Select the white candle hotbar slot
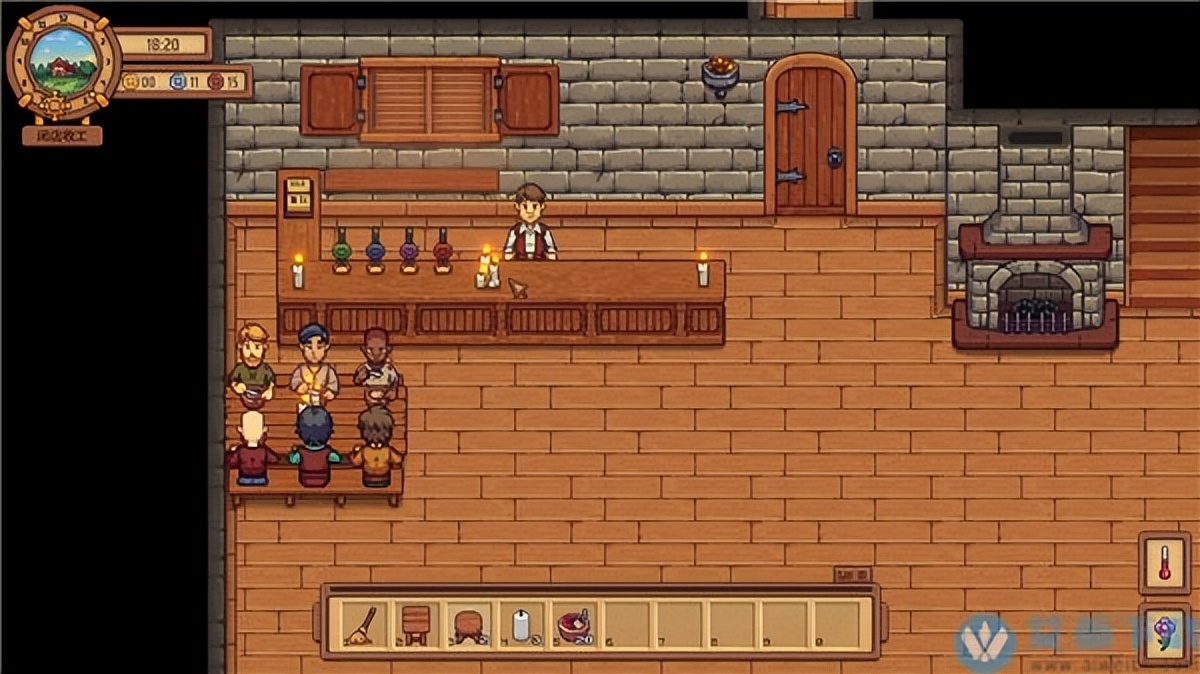This screenshot has width=1200, height=674. (520, 625)
